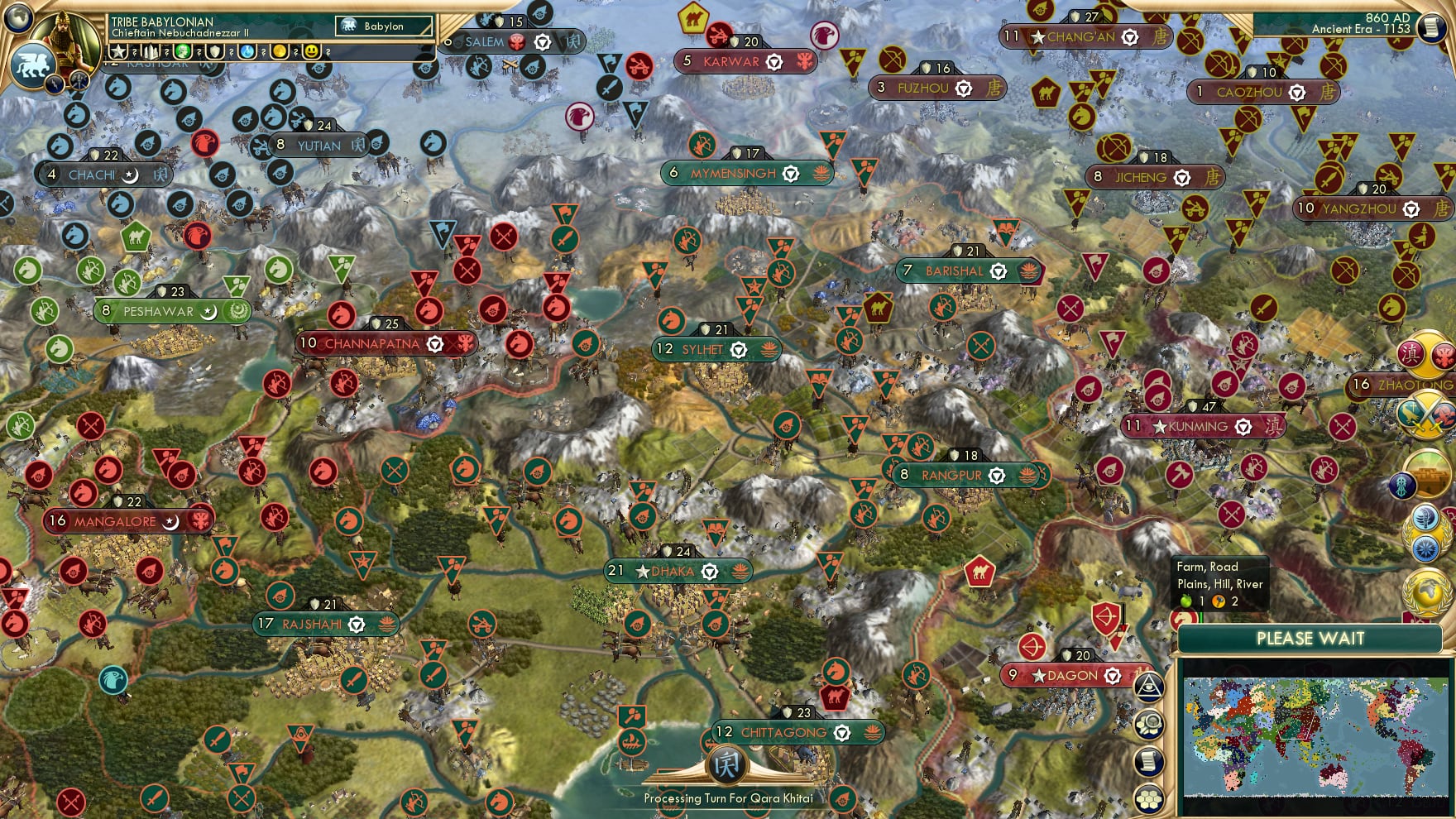Image resolution: width=1456 pixels, height=819 pixels.
Task: Open the Babylon civilization selector box
Action: pyautogui.click(x=383, y=26)
